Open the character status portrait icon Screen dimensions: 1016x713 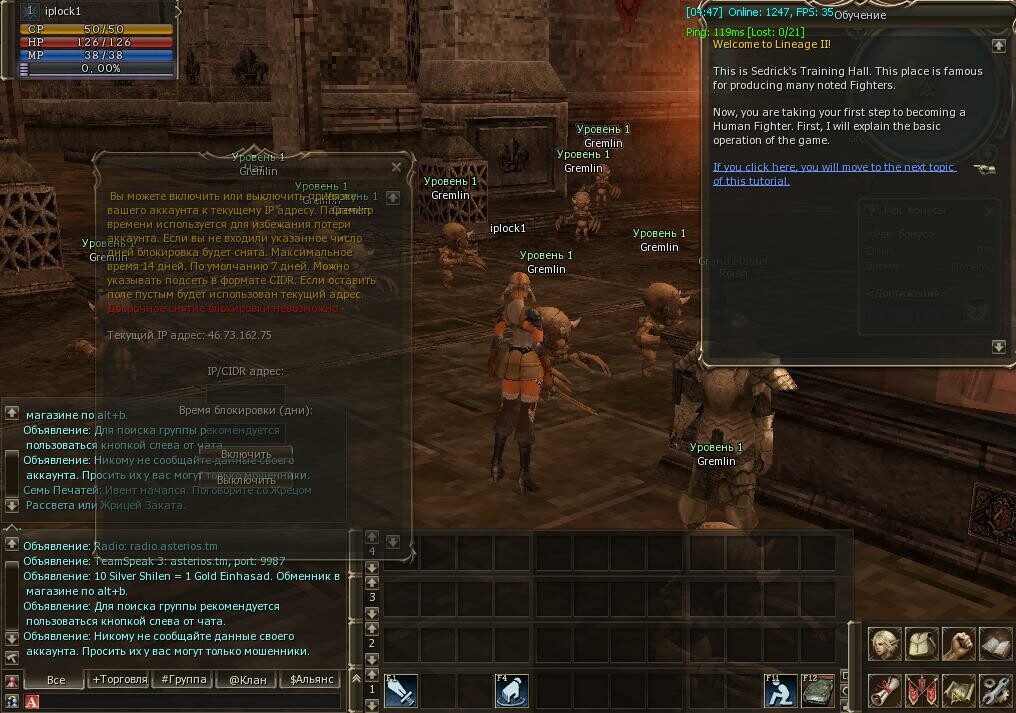(x=884, y=645)
